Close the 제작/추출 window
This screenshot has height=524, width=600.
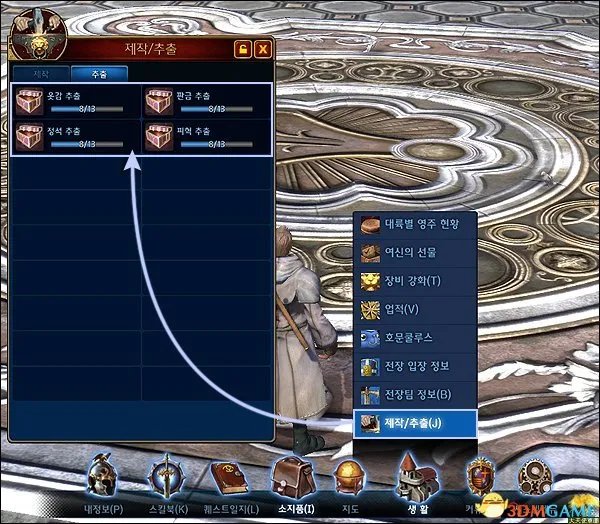tap(263, 49)
